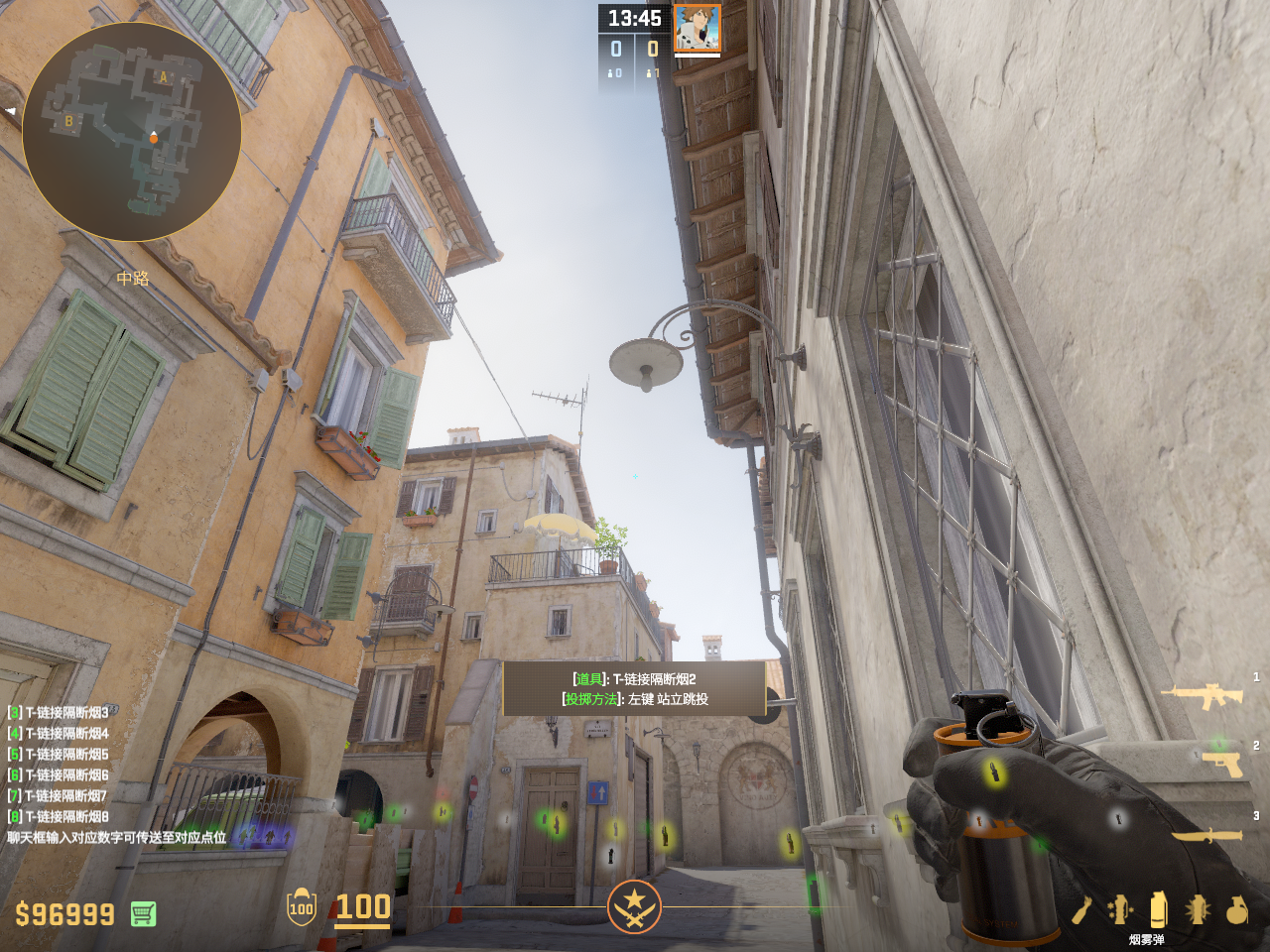This screenshot has height=952, width=1270.
Task: Choose the decoy grenade icon
Action: (x=1120, y=909)
